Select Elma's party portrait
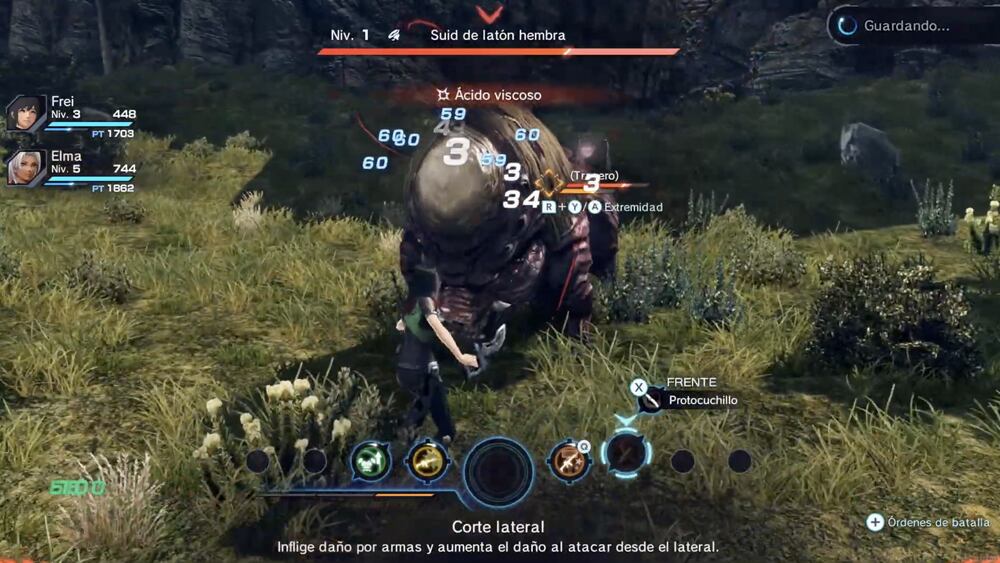 tap(23, 169)
